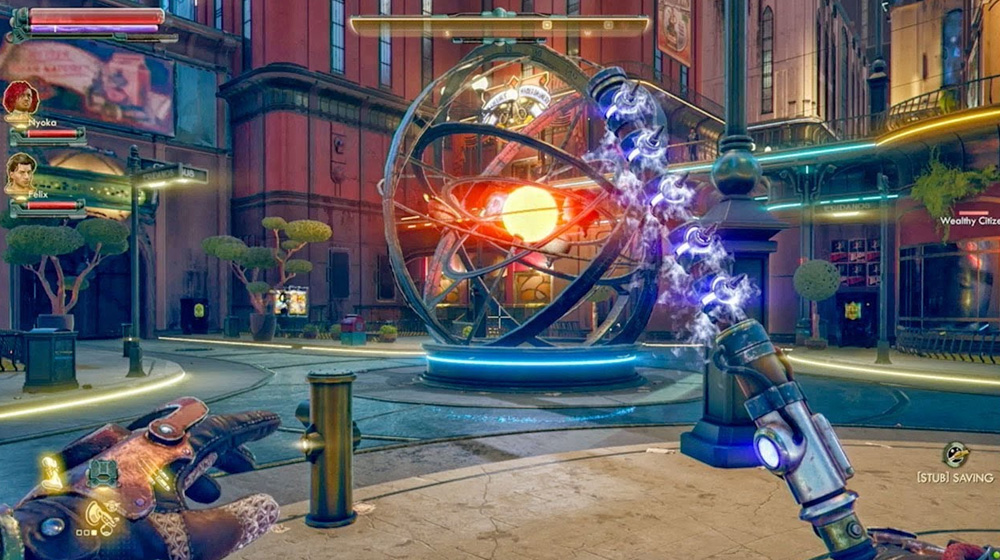Select Felix's companion portrait
Image resolution: width=1000 pixels, height=560 pixels.
point(20,171)
